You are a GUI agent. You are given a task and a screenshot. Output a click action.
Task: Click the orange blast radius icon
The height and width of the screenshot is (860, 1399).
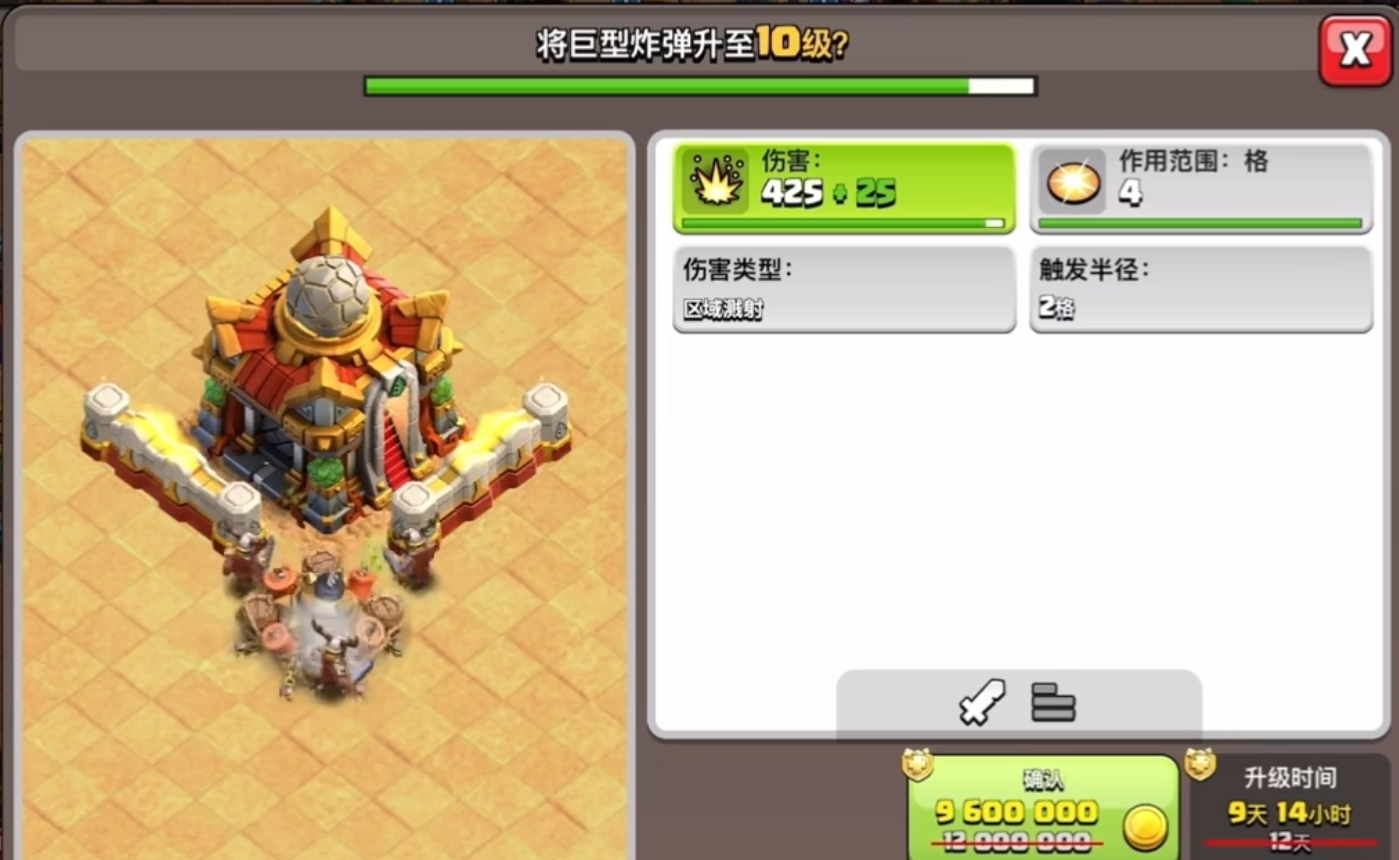coord(1071,182)
